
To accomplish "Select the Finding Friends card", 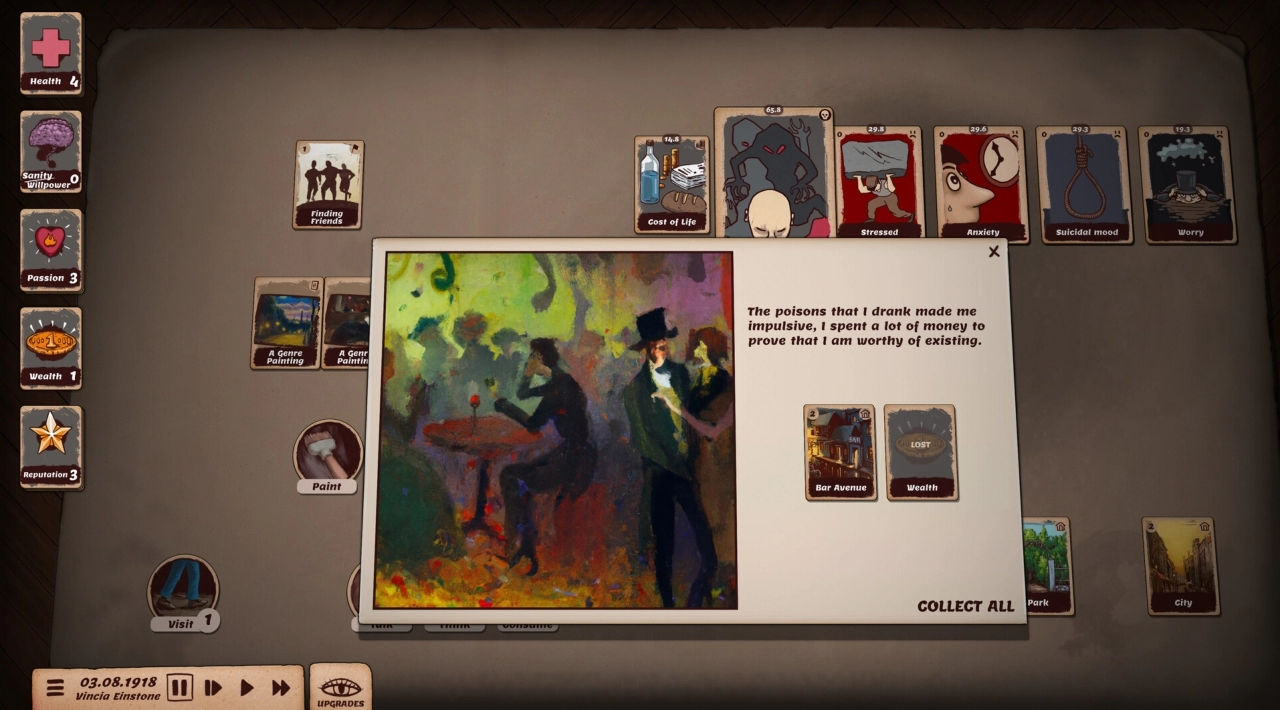I will 328,185.
